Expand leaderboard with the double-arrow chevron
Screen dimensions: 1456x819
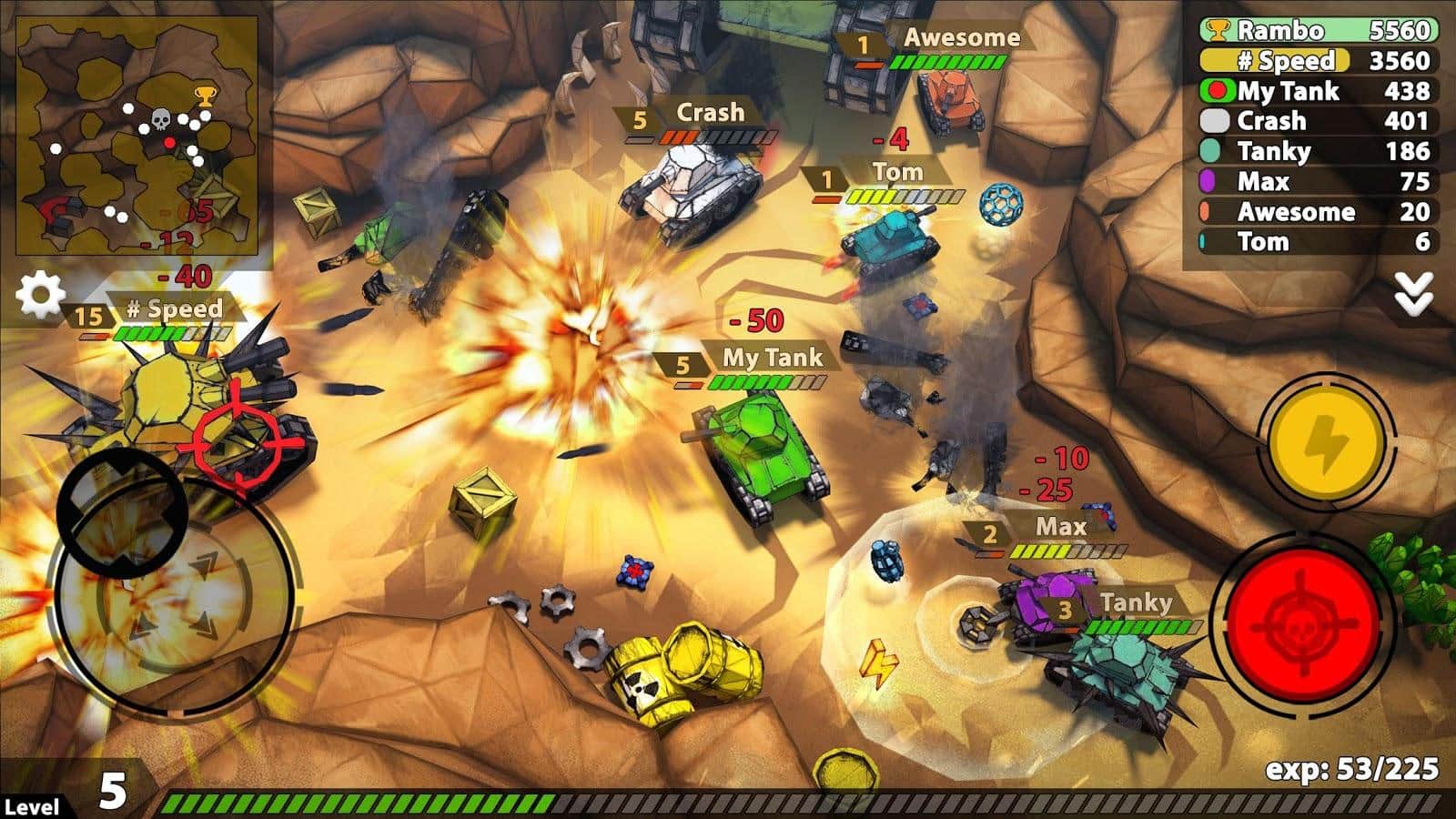tap(1413, 294)
